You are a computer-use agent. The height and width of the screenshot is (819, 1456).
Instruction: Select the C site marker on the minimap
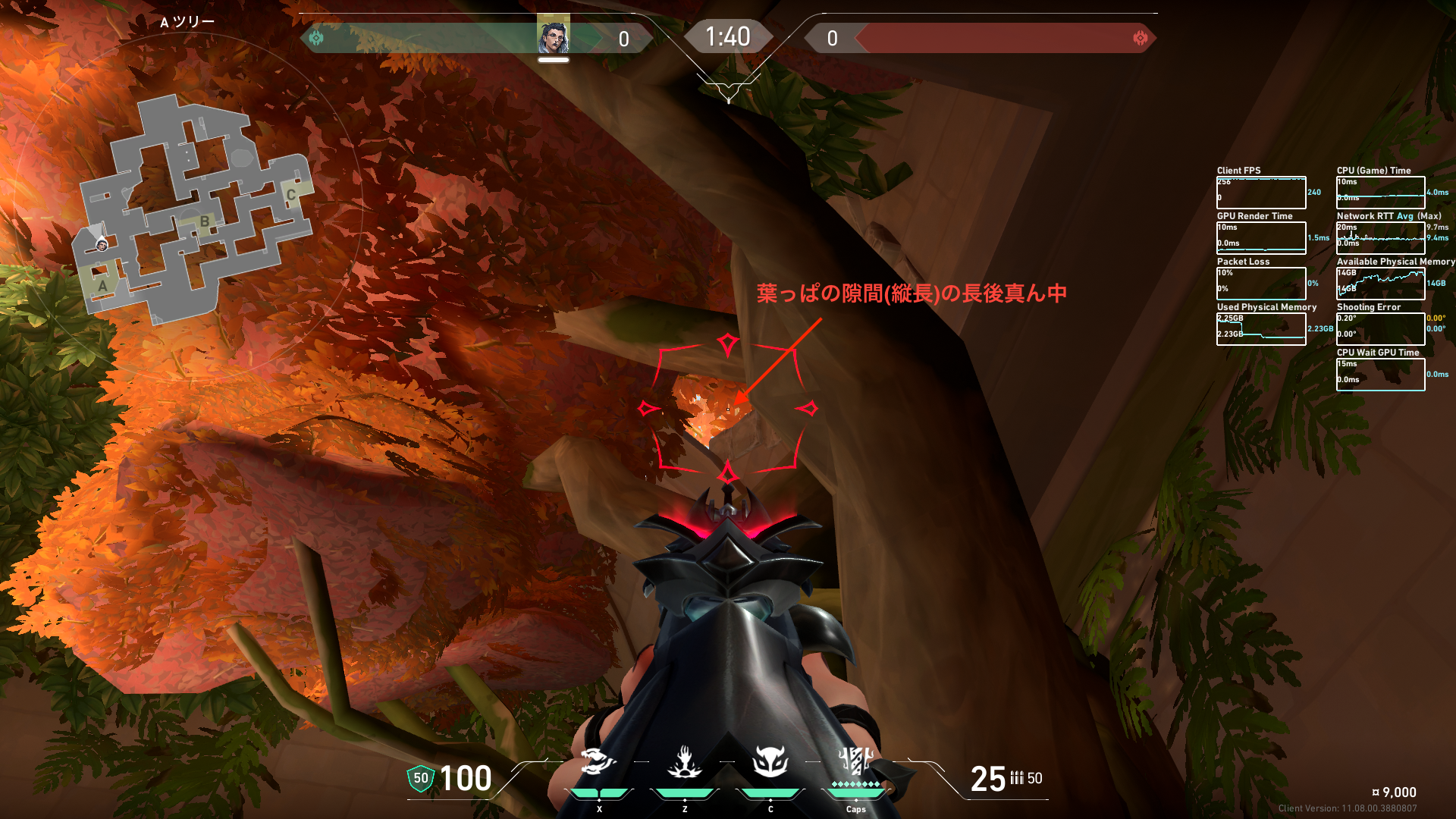290,195
